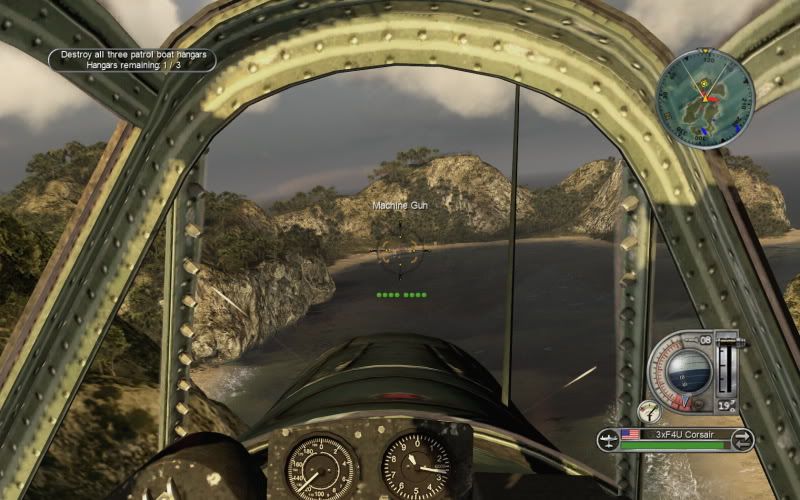Click the small fuel gauge dial

click(650, 410)
